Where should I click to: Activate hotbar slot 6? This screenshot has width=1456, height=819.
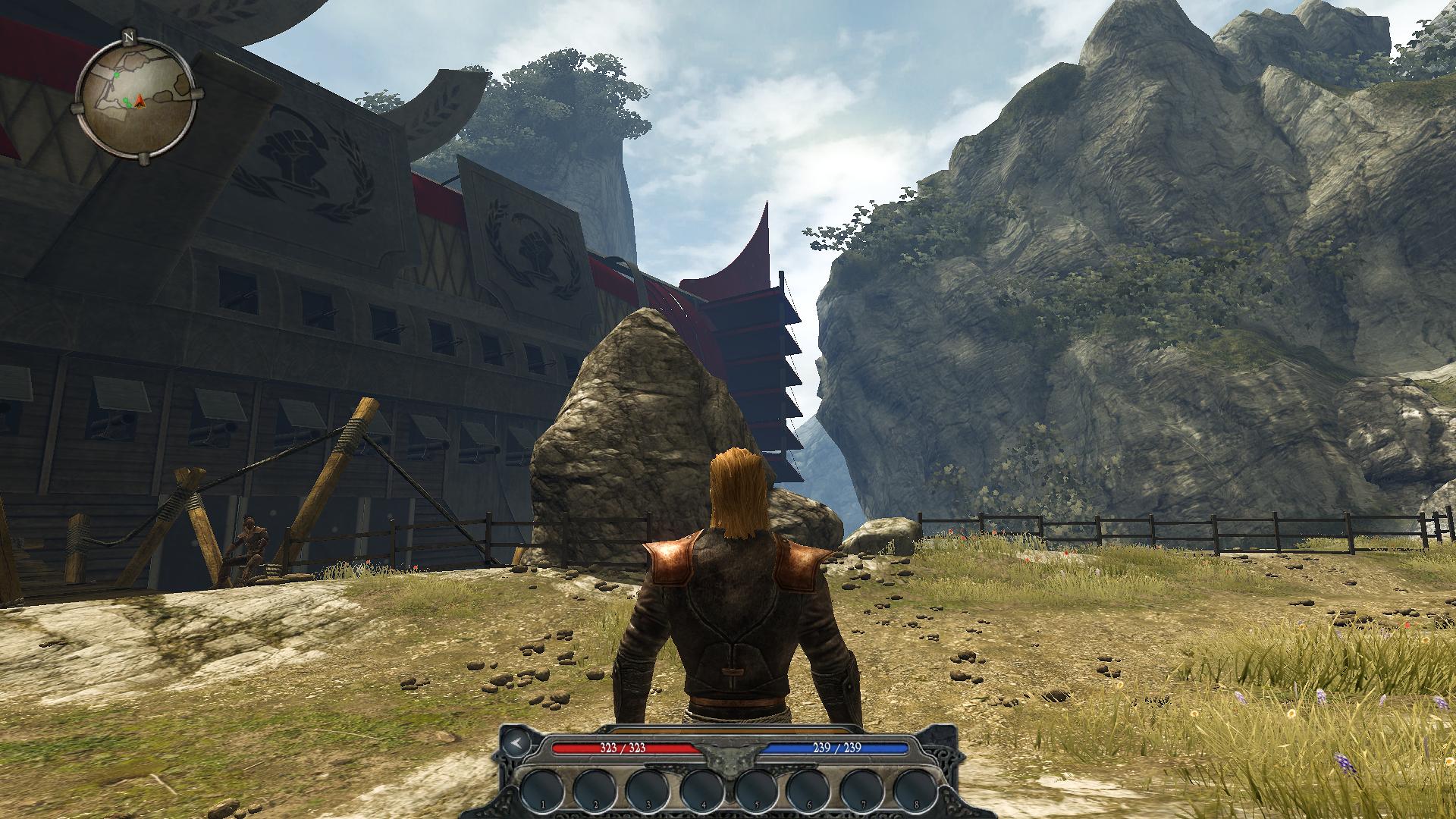(809, 789)
